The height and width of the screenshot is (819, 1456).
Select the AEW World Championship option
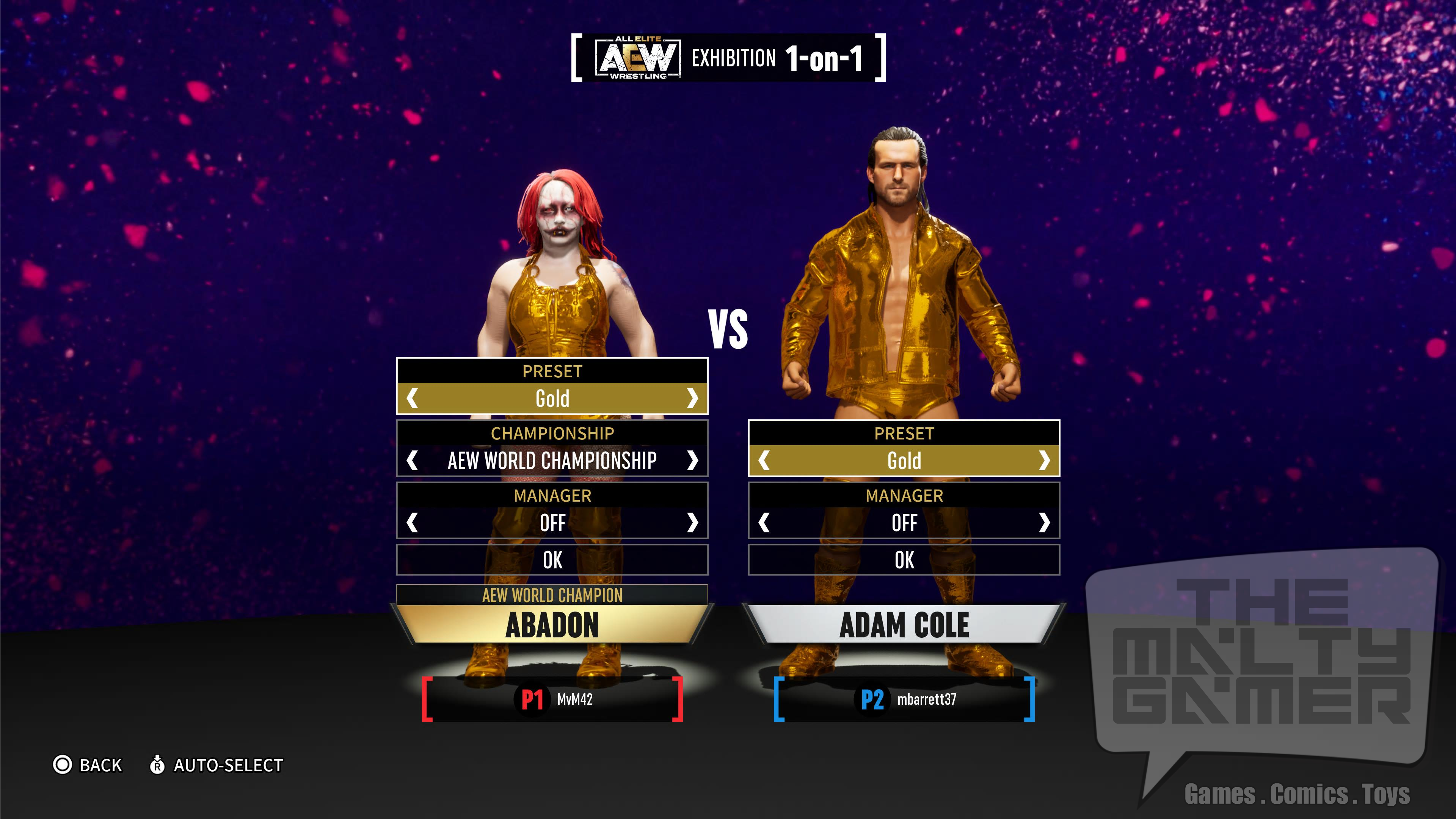point(552,461)
